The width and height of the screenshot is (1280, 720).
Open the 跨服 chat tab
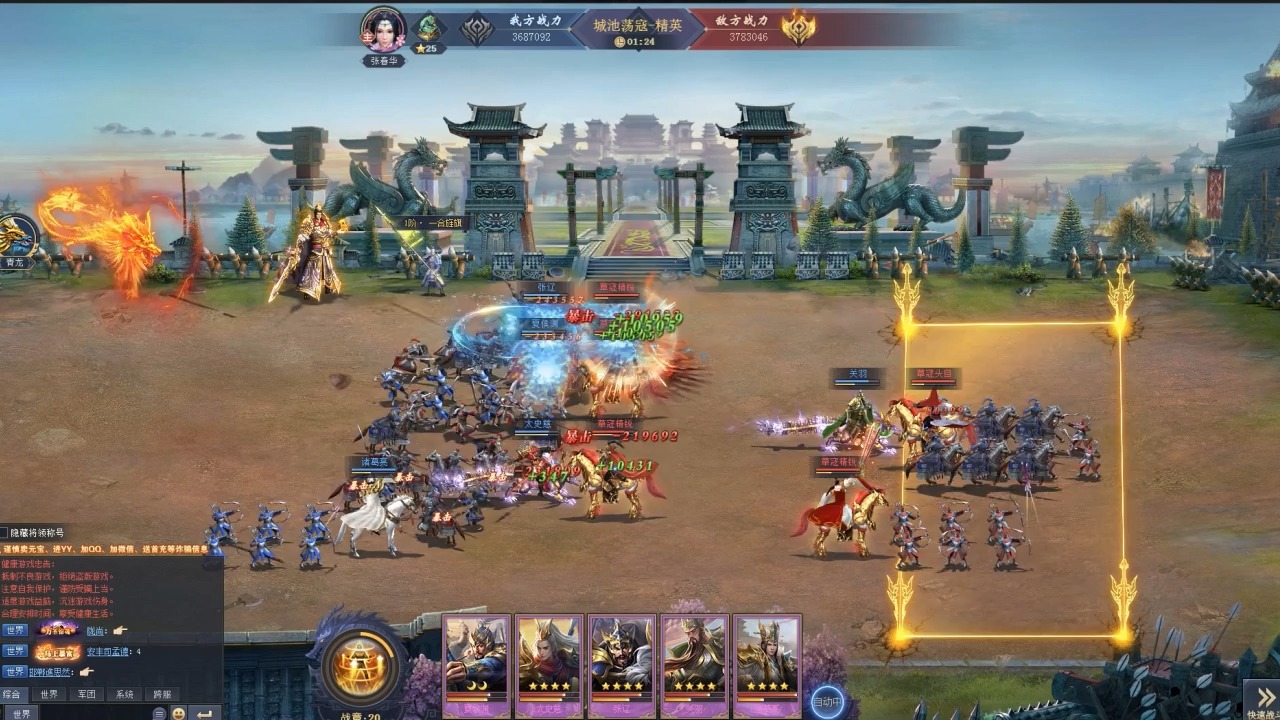[x=162, y=694]
